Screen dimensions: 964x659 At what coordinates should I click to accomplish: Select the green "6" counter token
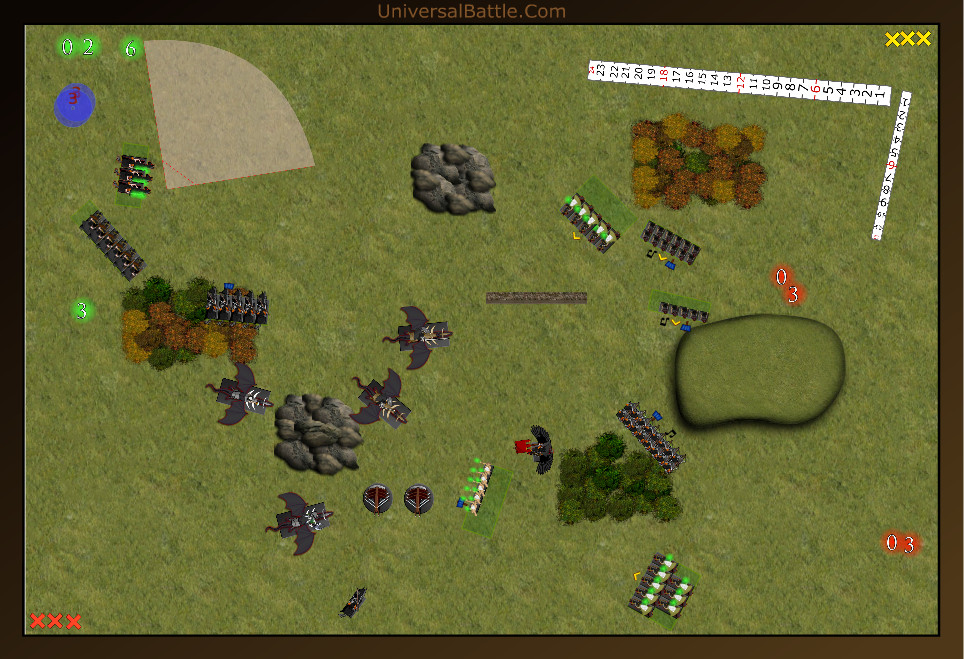[130, 48]
